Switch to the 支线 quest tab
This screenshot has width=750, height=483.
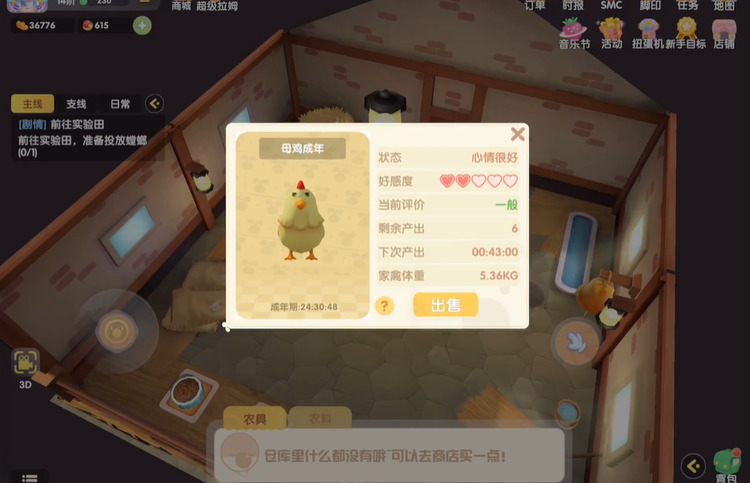pyautogui.click(x=76, y=104)
